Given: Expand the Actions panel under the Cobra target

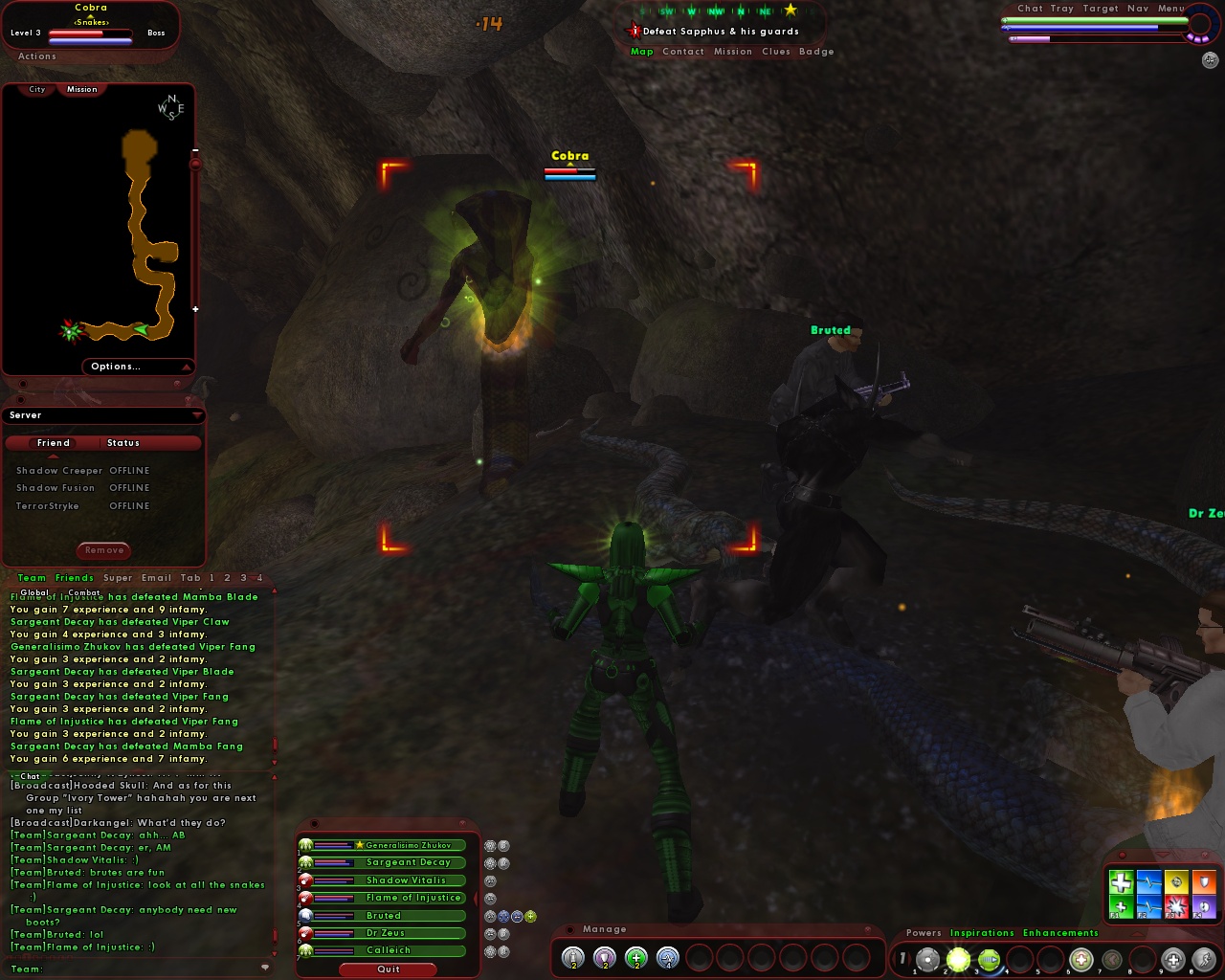Looking at the screenshot, I should click(36, 56).
